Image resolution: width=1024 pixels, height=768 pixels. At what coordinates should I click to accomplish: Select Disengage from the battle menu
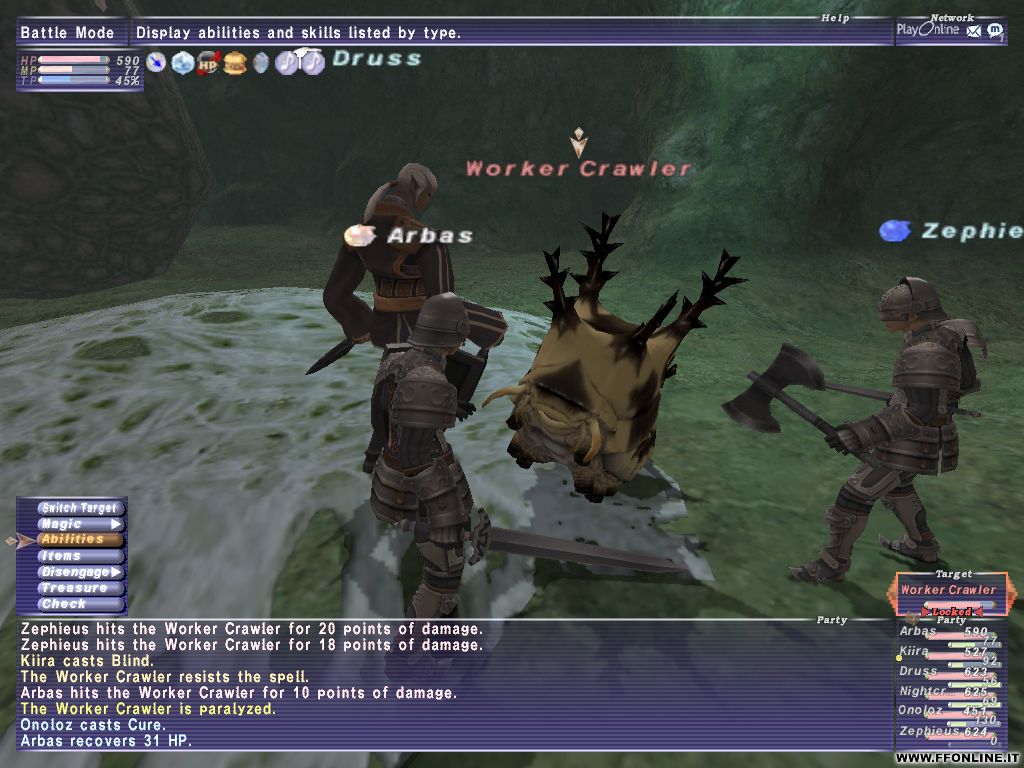pyautogui.click(x=80, y=572)
